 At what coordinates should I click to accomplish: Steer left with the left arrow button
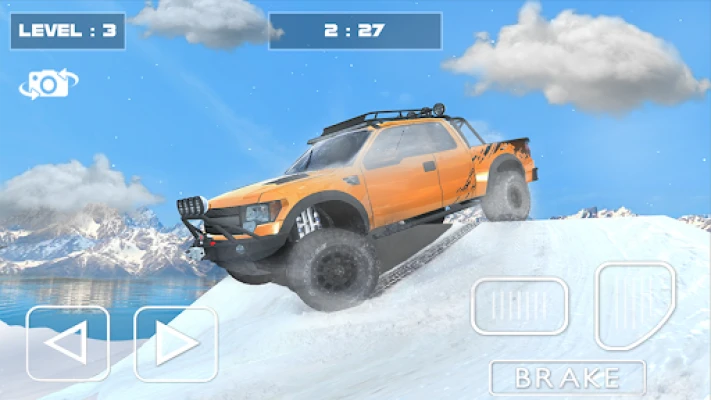[68, 344]
